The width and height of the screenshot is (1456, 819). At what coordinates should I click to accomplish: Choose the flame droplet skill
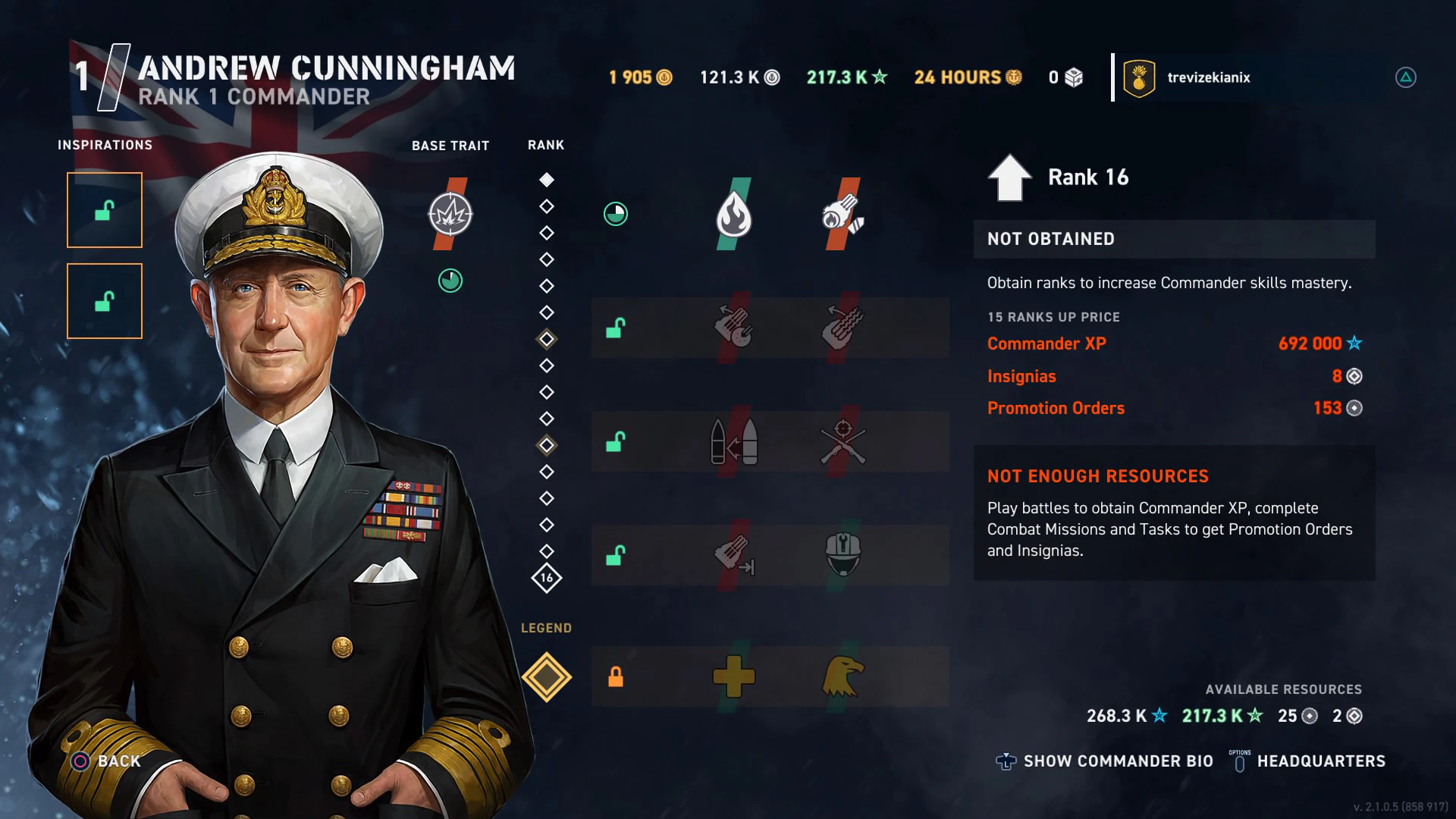(733, 215)
